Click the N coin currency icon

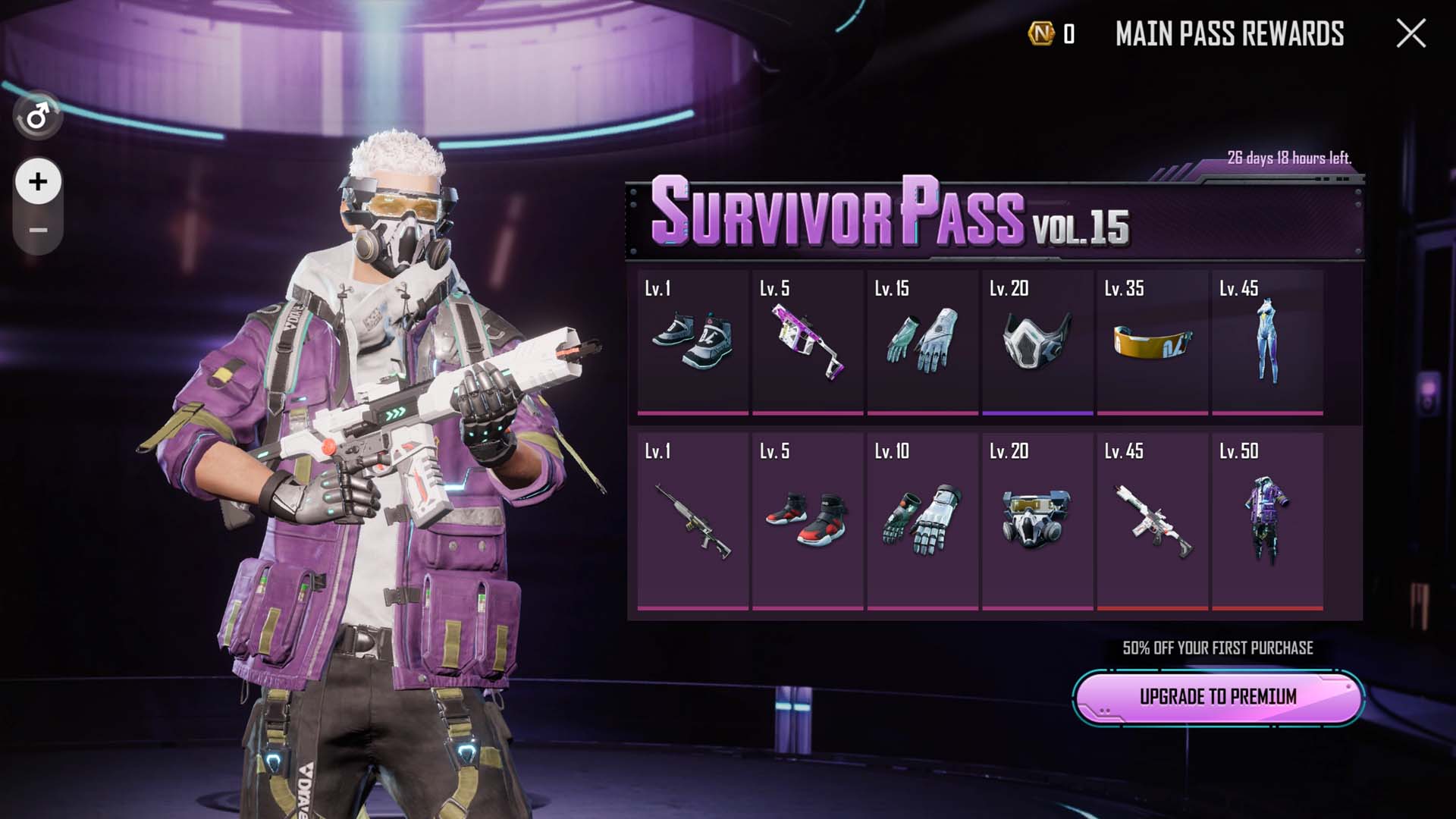[1041, 33]
